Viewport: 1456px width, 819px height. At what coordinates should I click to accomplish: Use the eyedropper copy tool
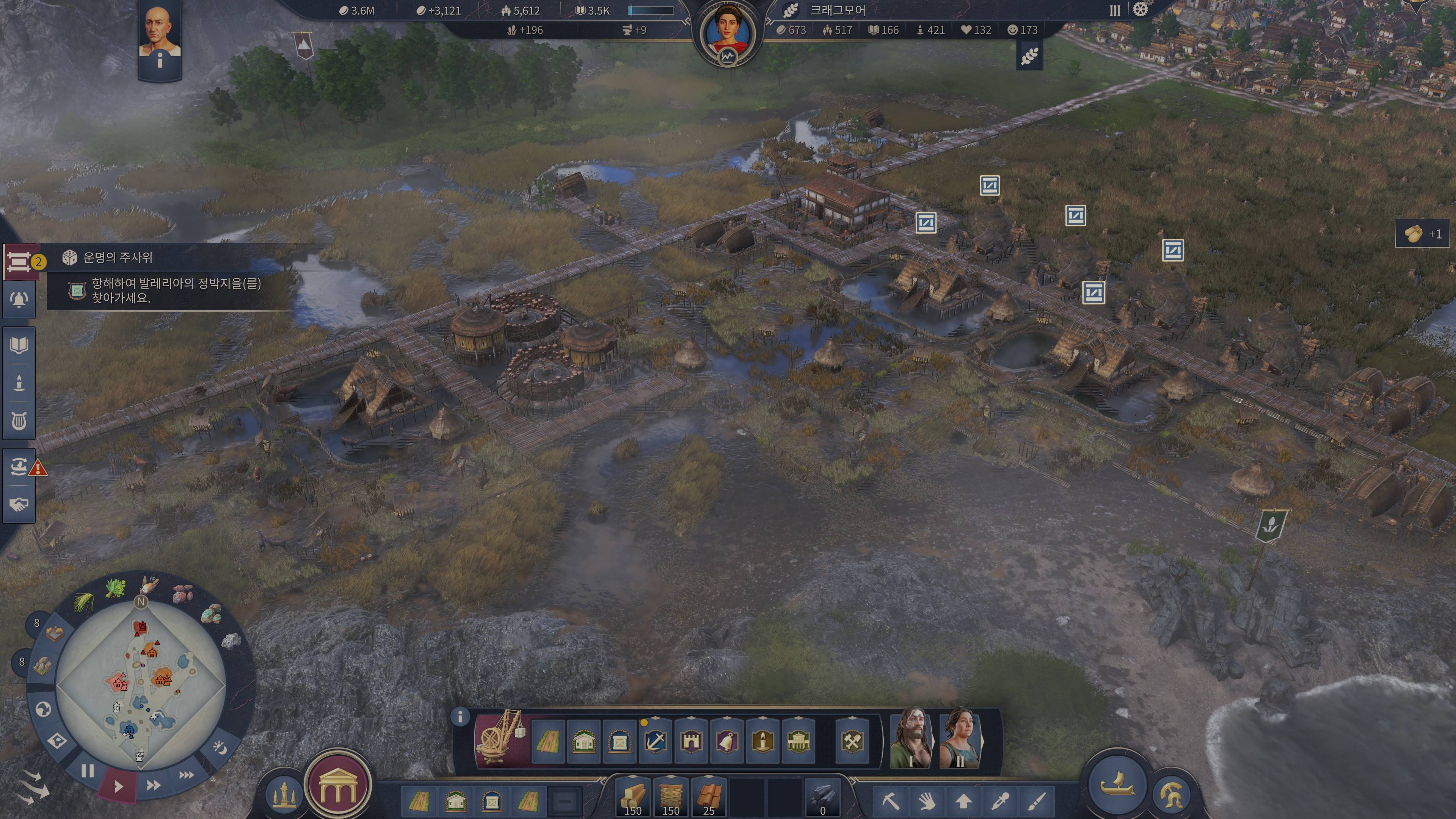(x=1001, y=801)
